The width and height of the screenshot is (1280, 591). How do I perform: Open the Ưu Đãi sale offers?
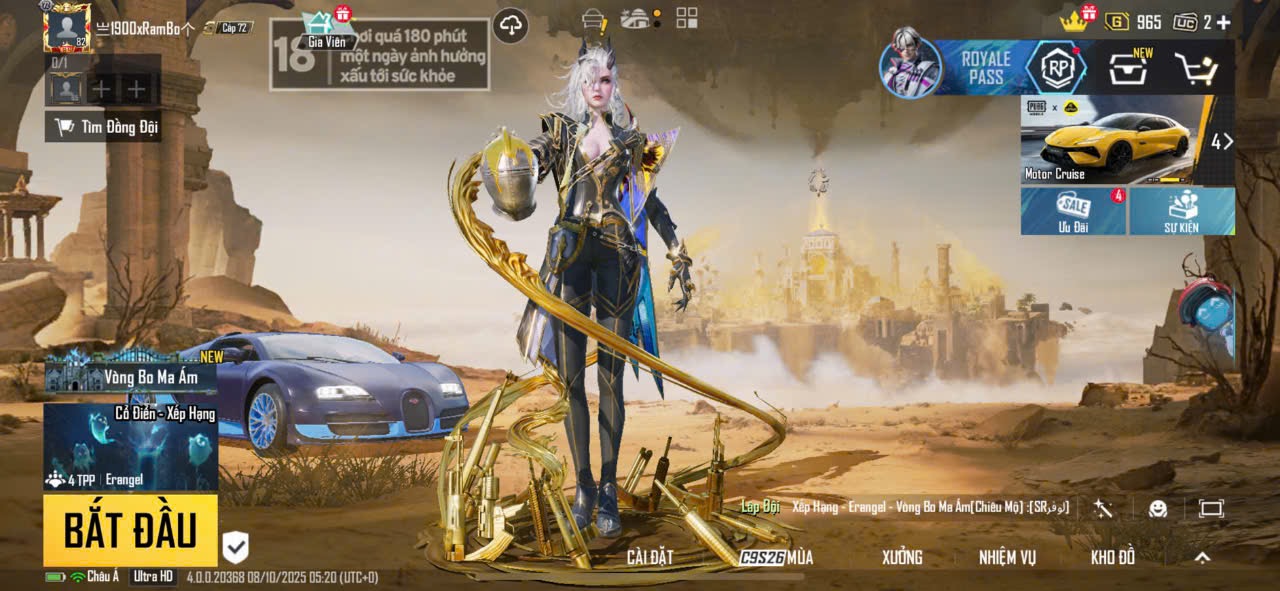tap(1073, 211)
